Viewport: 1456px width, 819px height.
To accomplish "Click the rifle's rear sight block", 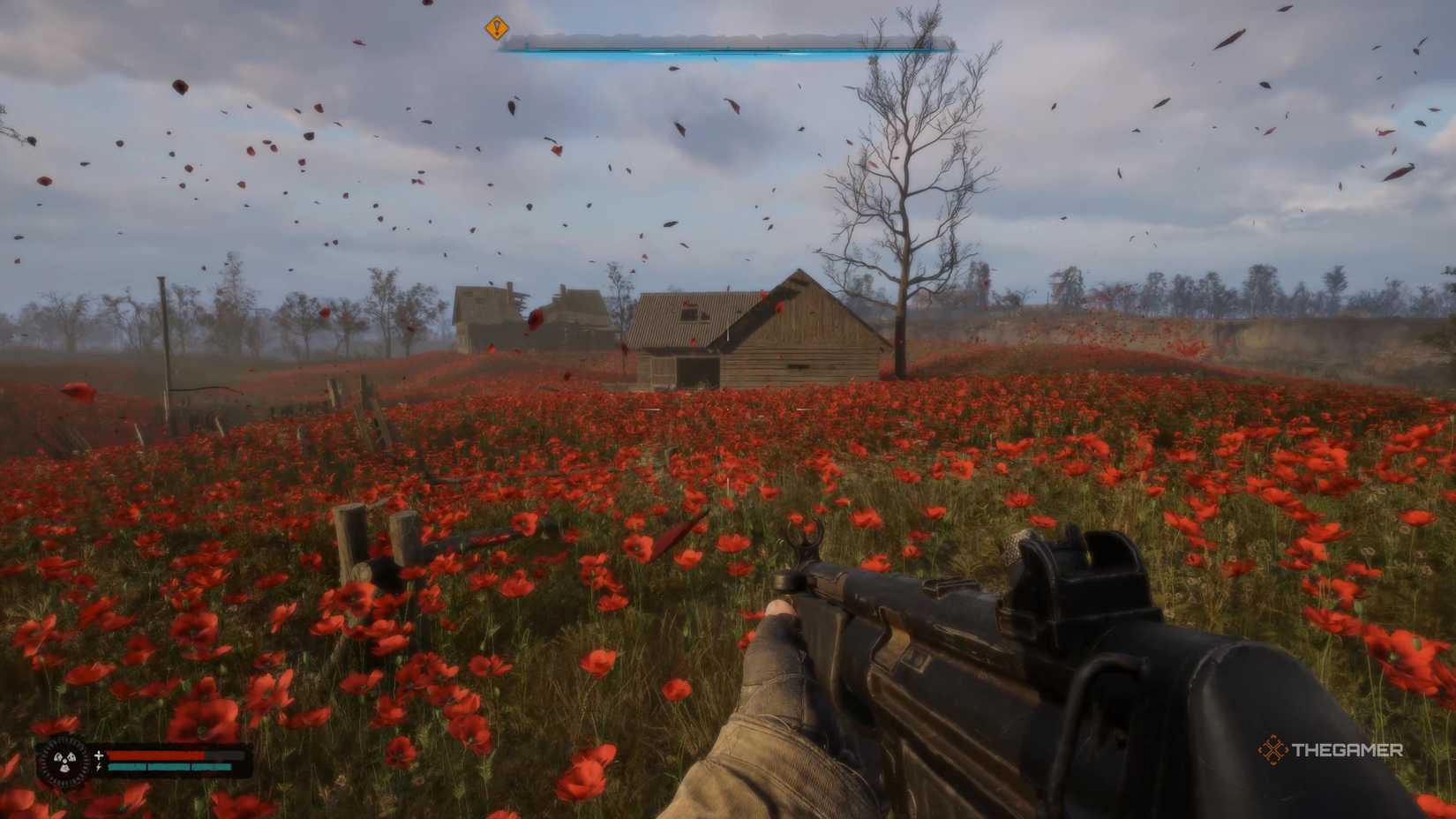I will click(1084, 561).
